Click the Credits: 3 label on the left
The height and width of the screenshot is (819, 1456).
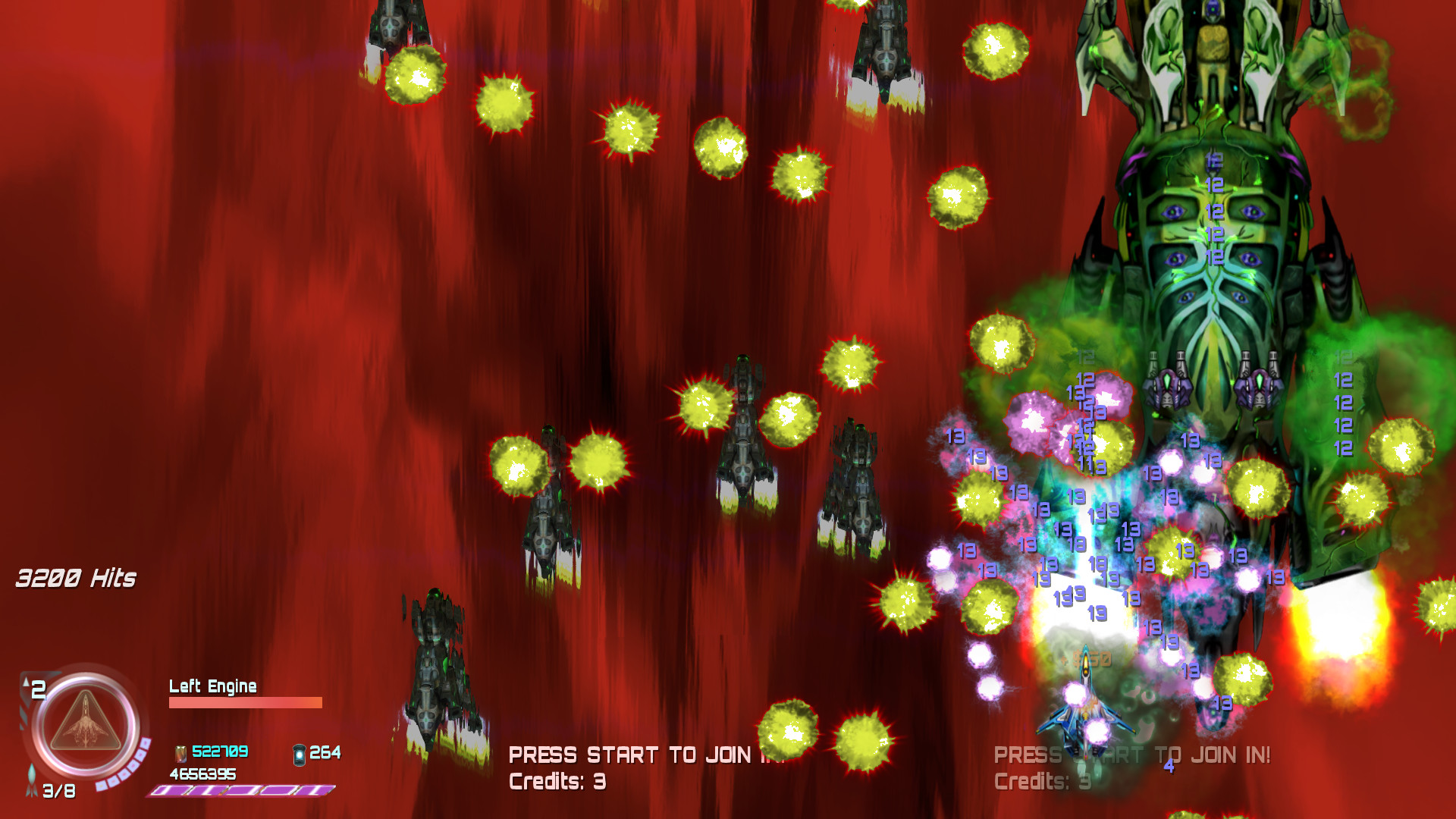tap(556, 781)
